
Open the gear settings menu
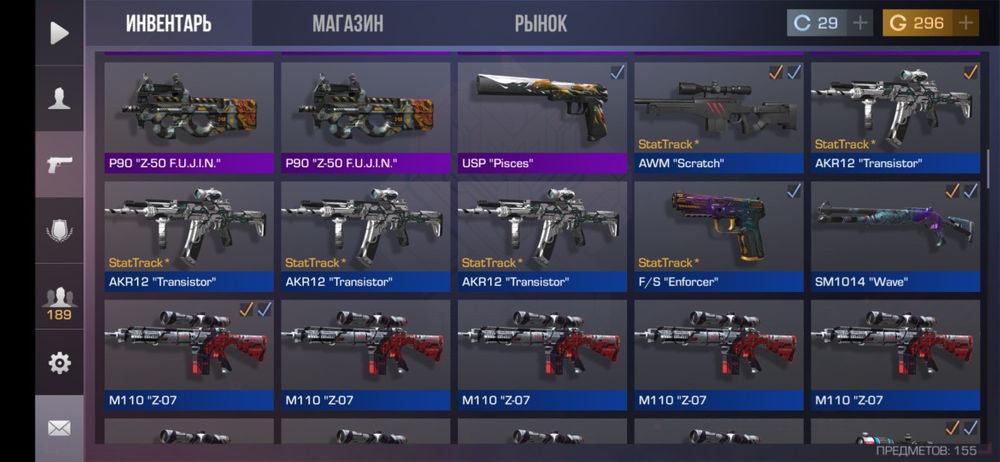pyautogui.click(x=59, y=363)
